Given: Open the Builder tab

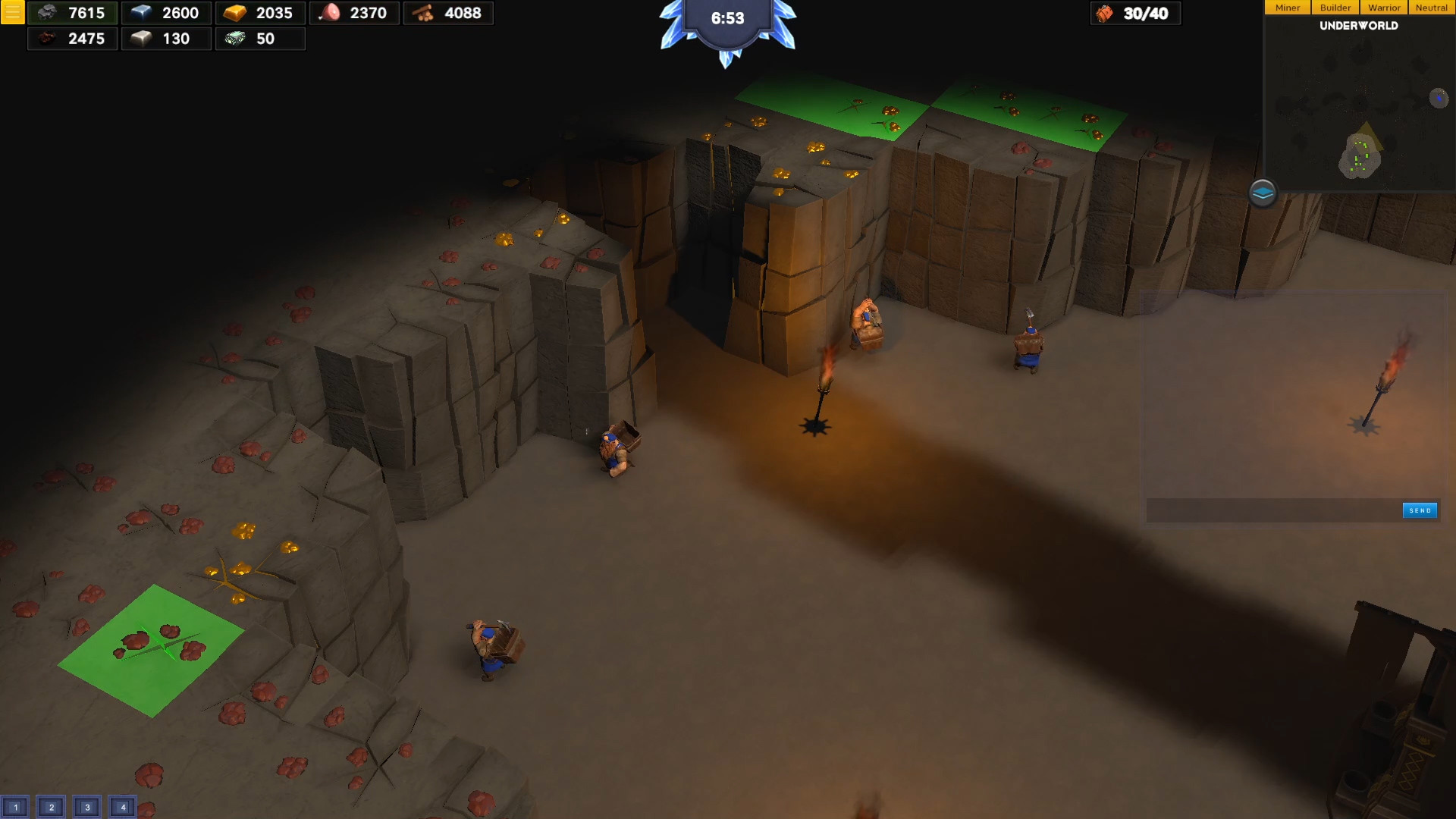Looking at the screenshot, I should pyautogui.click(x=1335, y=7).
